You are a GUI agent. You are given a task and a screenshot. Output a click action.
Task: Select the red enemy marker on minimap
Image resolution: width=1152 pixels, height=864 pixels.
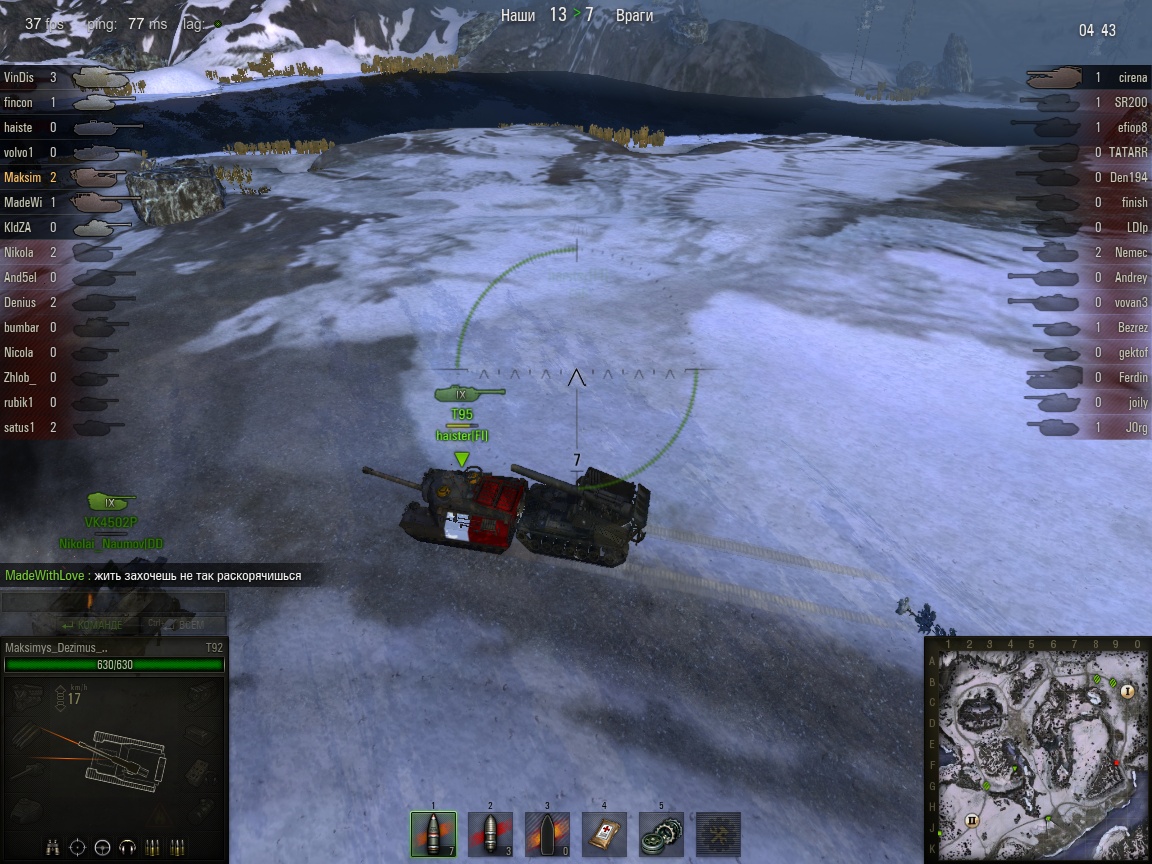[1117, 763]
